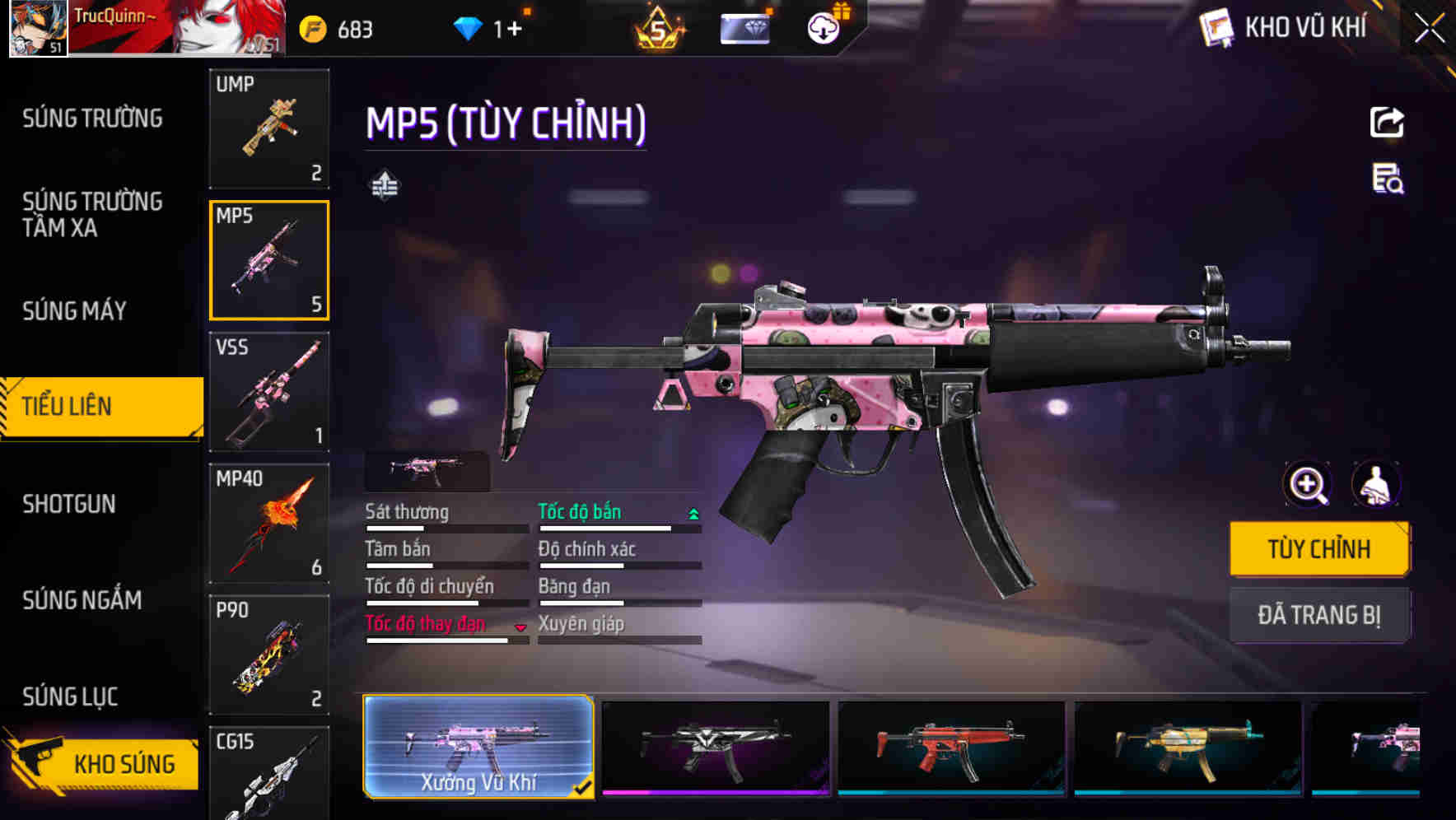The height and width of the screenshot is (820, 1456).
Task: Choose the MP40 weapon tile
Action: tap(269, 524)
